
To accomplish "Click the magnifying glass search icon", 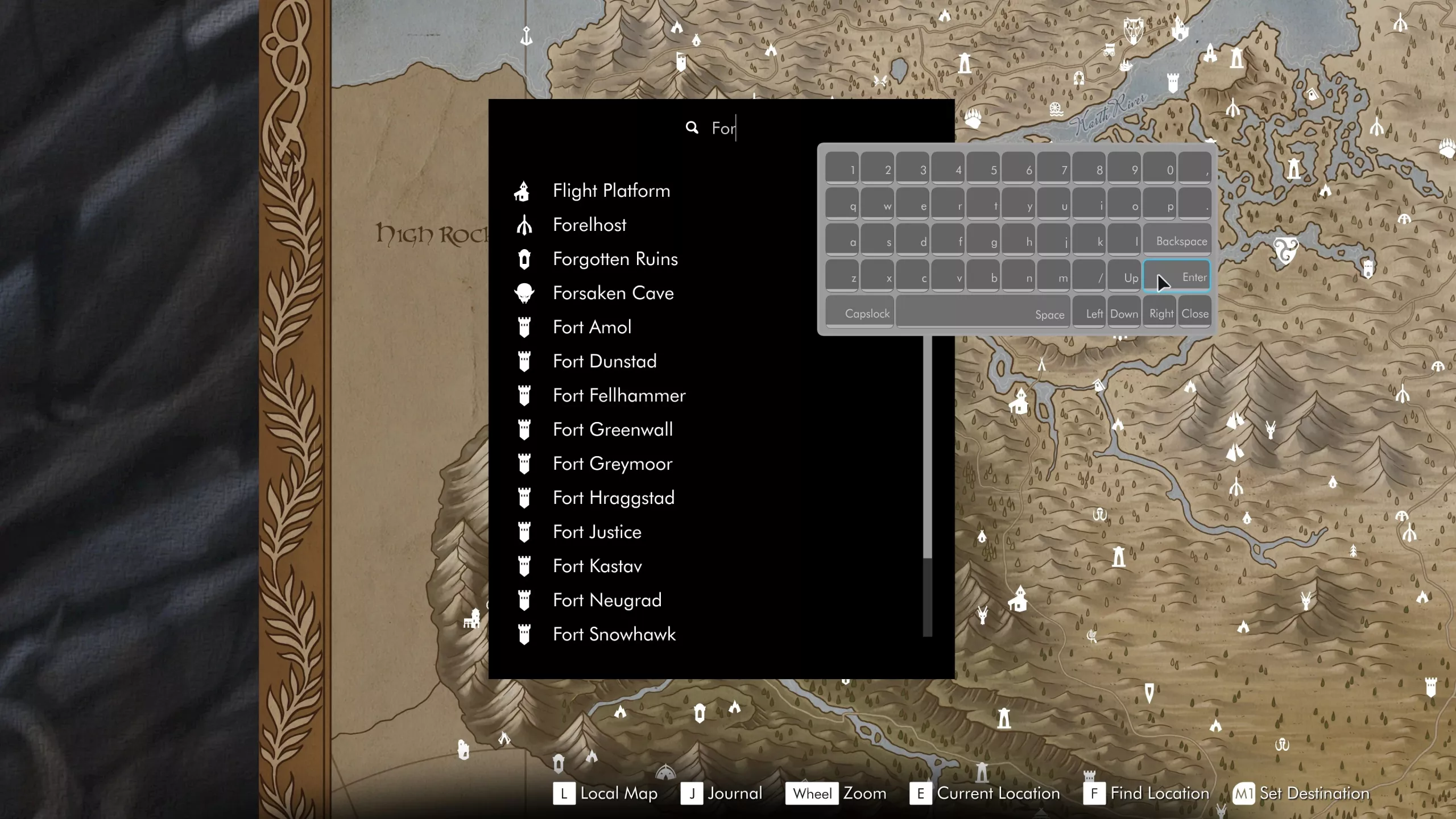I will (x=692, y=127).
